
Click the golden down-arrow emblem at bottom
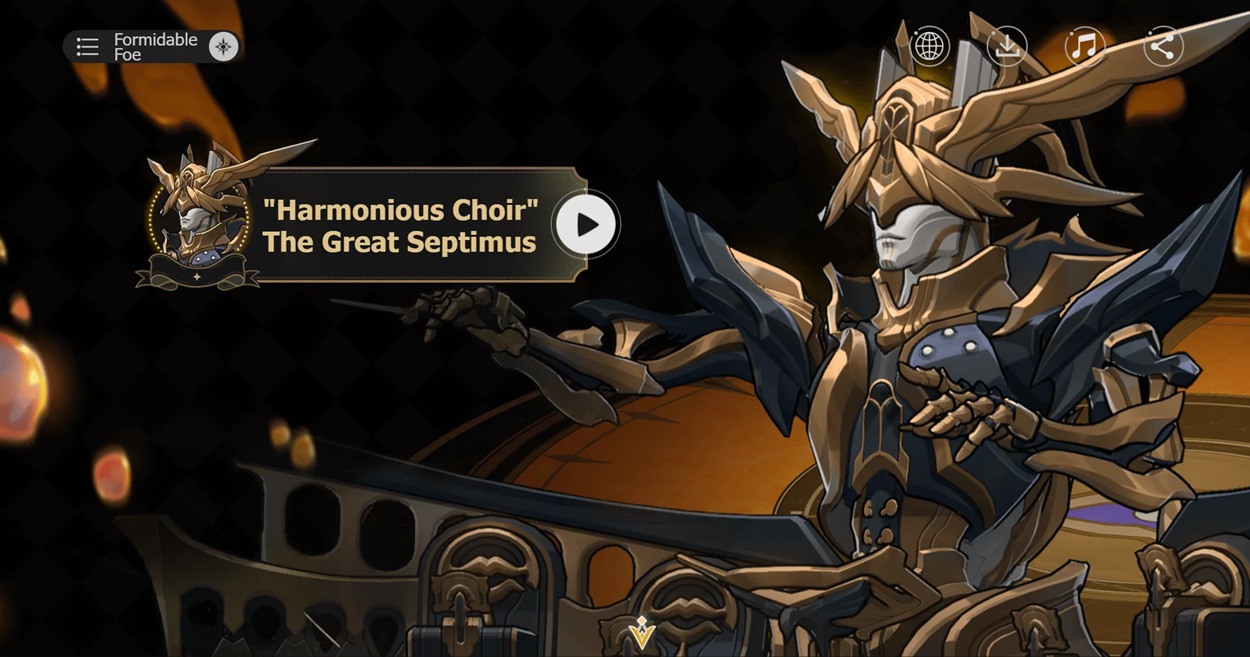click(641, 632)
